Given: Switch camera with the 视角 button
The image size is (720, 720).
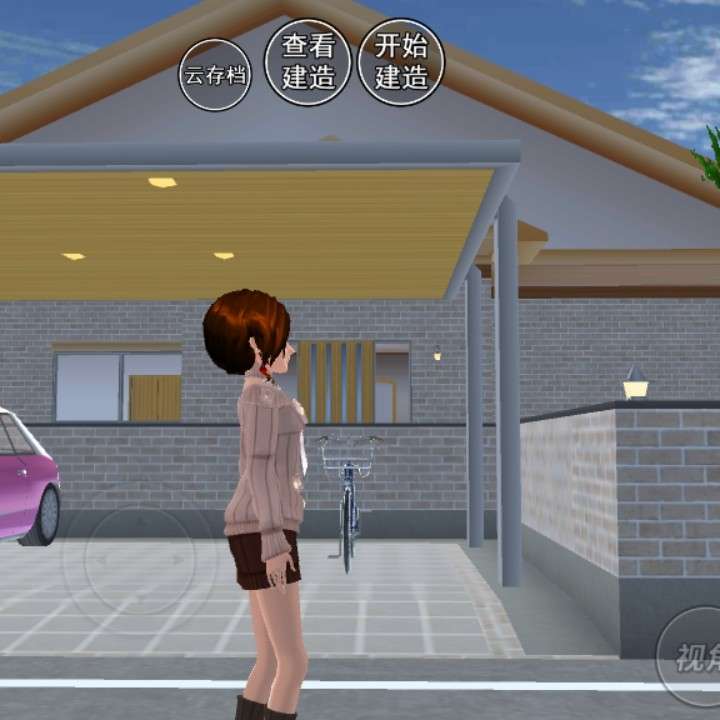Looking at the screenshot, I should coord(693,656).
